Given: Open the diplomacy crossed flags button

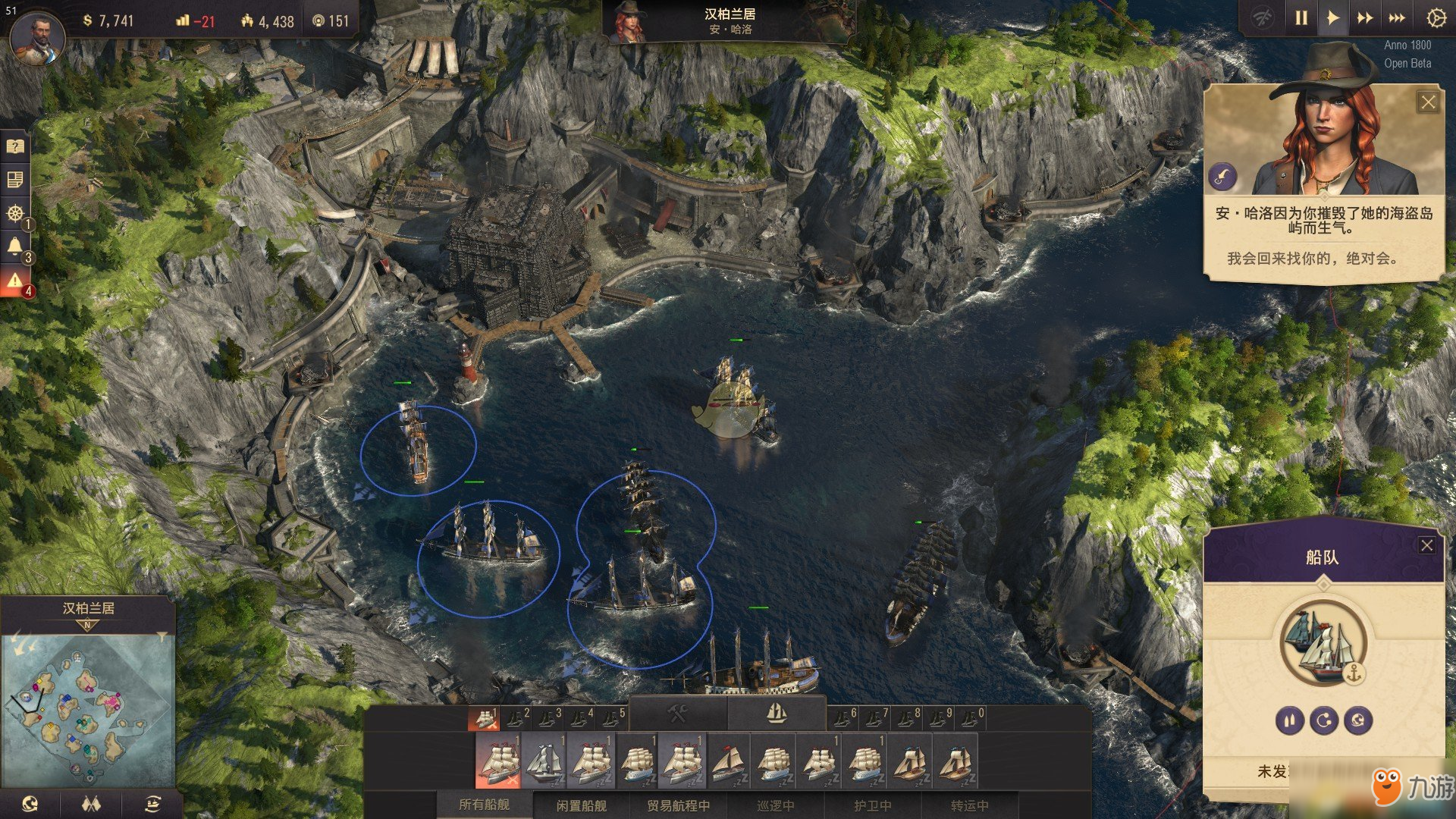Looking at the screenshot, I should [x=91, y=804].
